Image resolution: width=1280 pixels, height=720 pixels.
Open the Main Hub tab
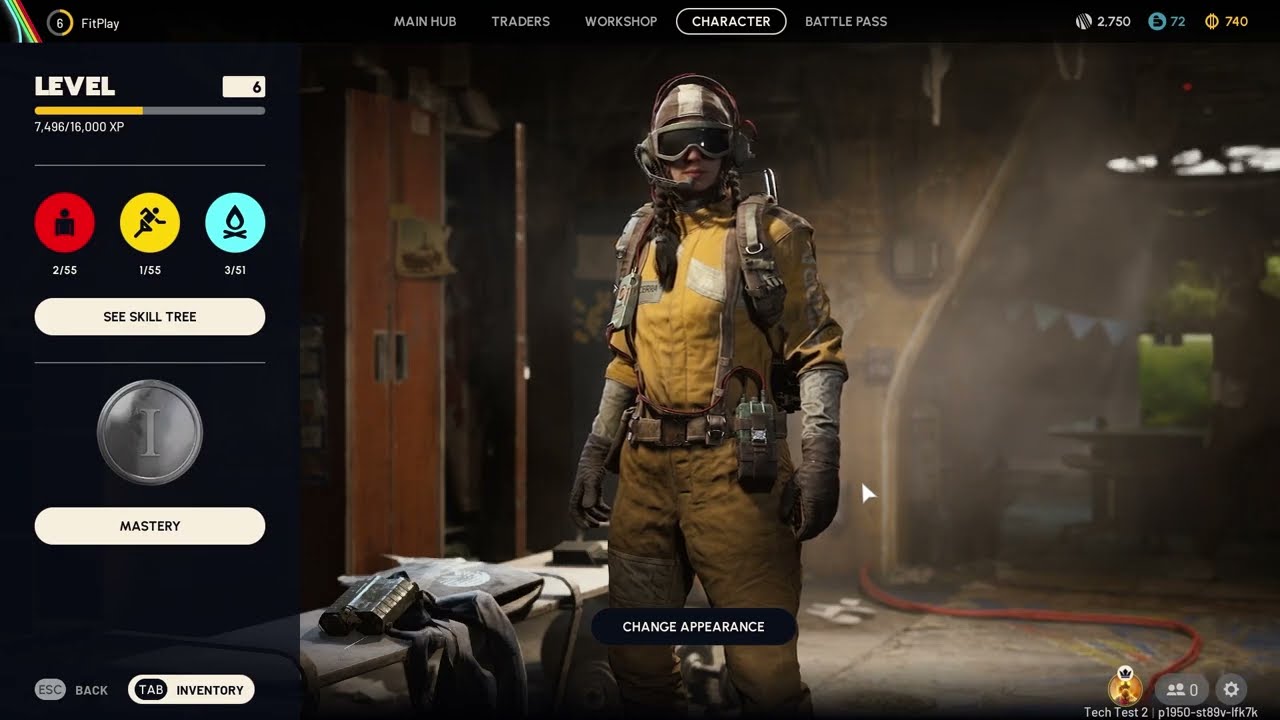pos(425,21)
